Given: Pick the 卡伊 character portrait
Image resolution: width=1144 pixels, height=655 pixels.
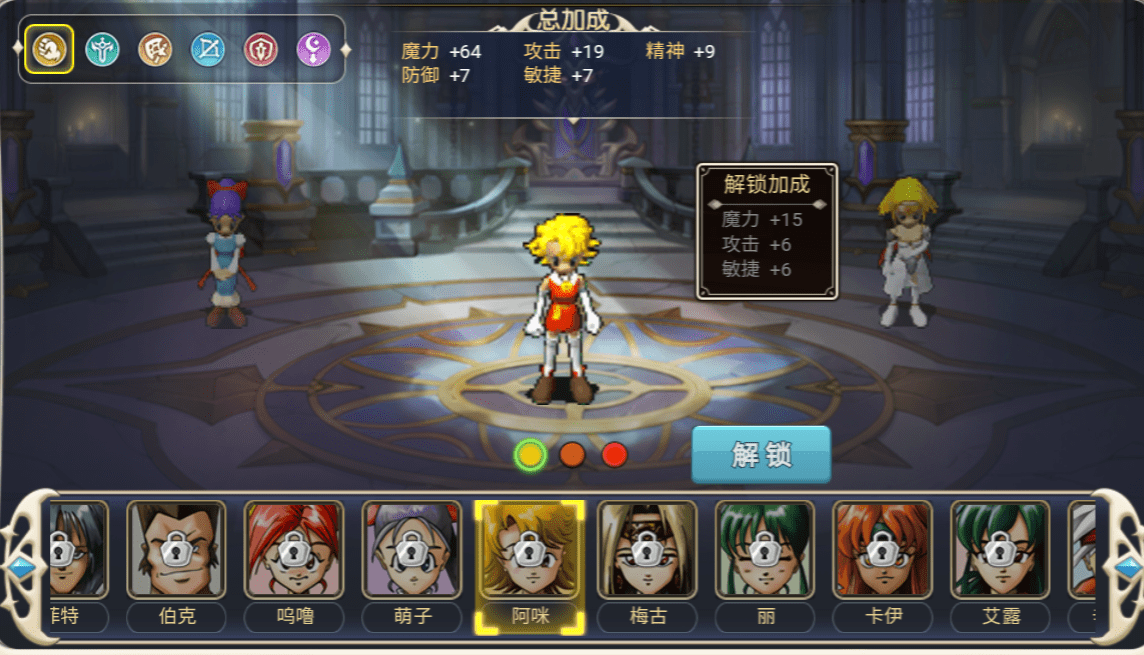Looking at the screenshot, I should [x=882, y=549].
